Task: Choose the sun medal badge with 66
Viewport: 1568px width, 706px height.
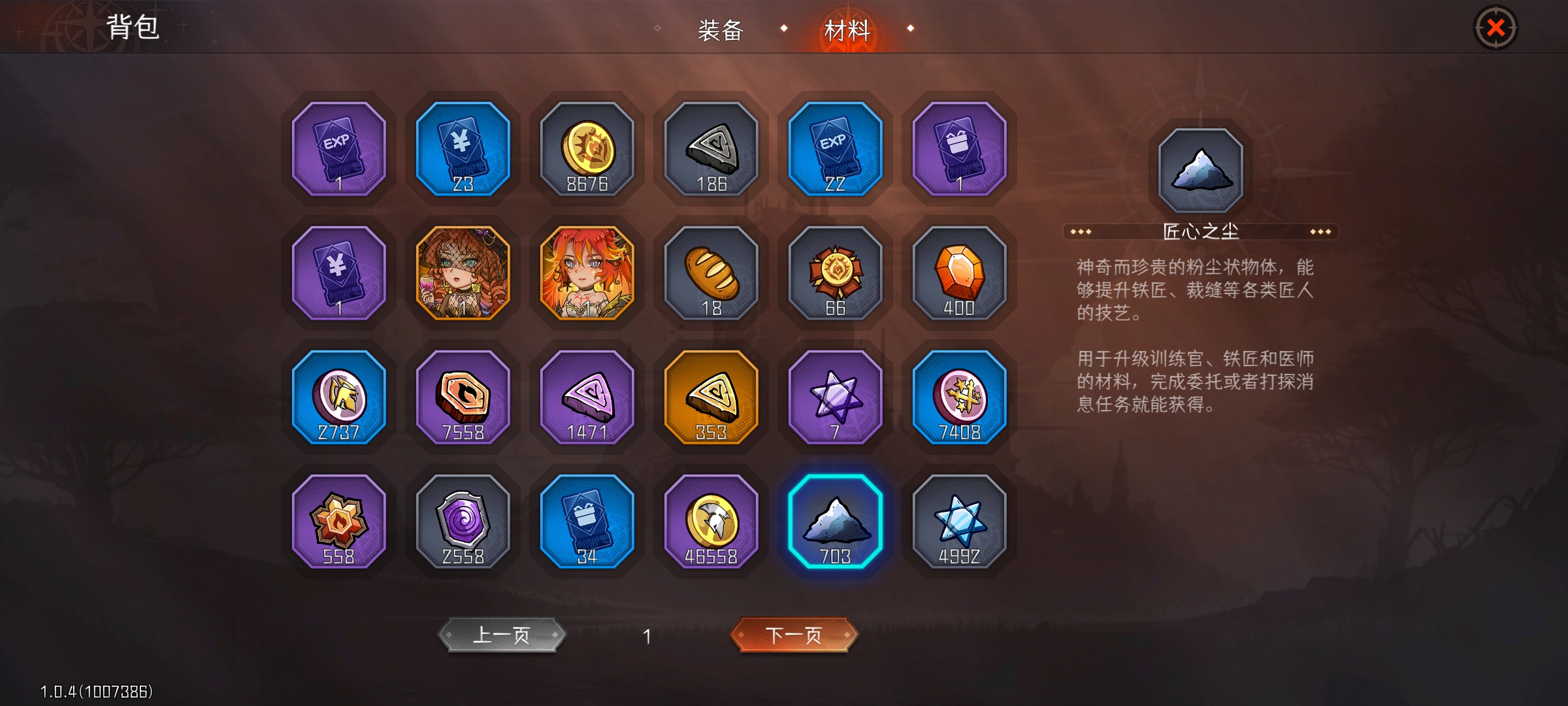Action: click(836, 273)
